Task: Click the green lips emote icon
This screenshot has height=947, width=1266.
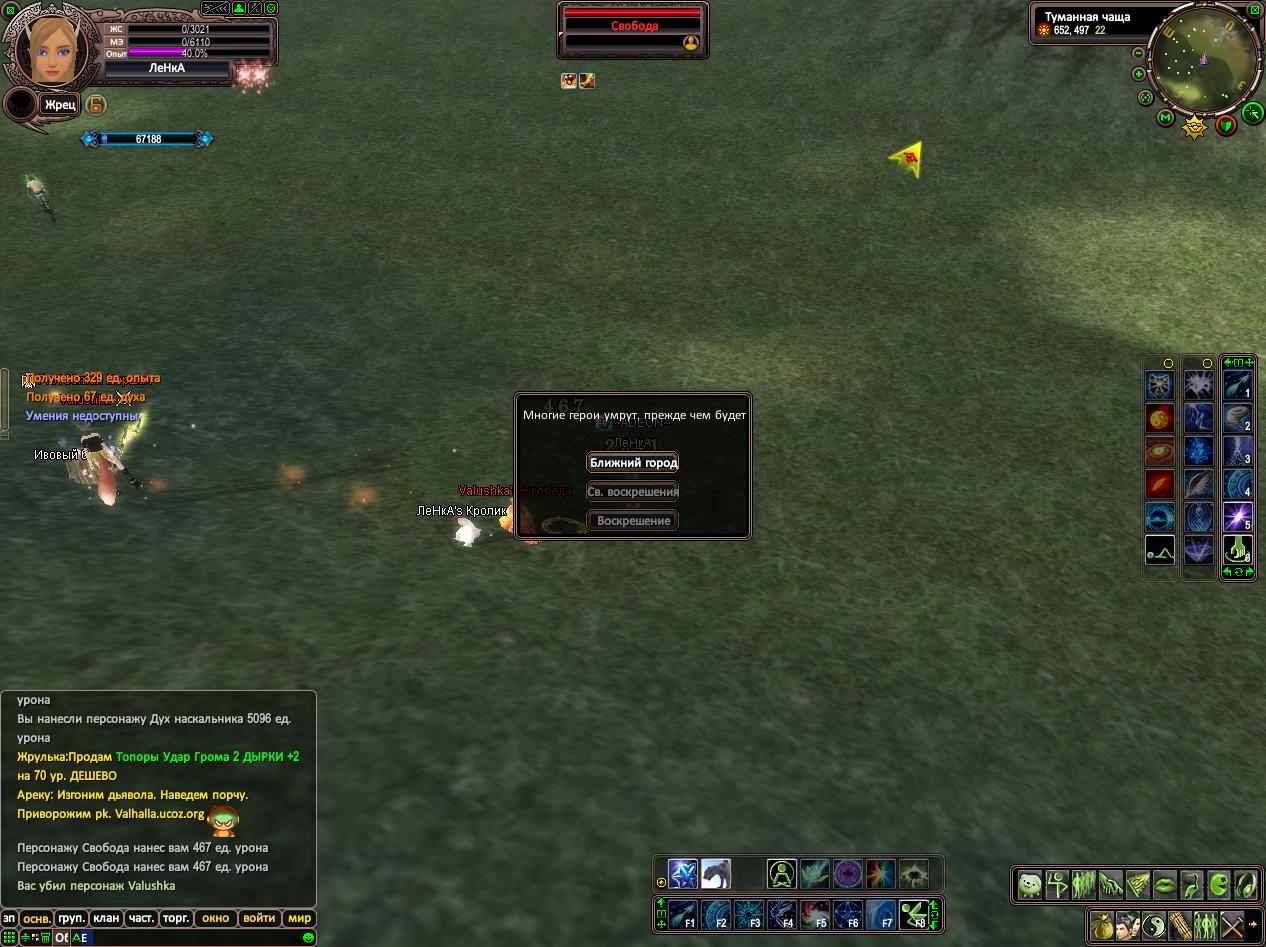Action: pyautogui.click(x=1165, y=885)
